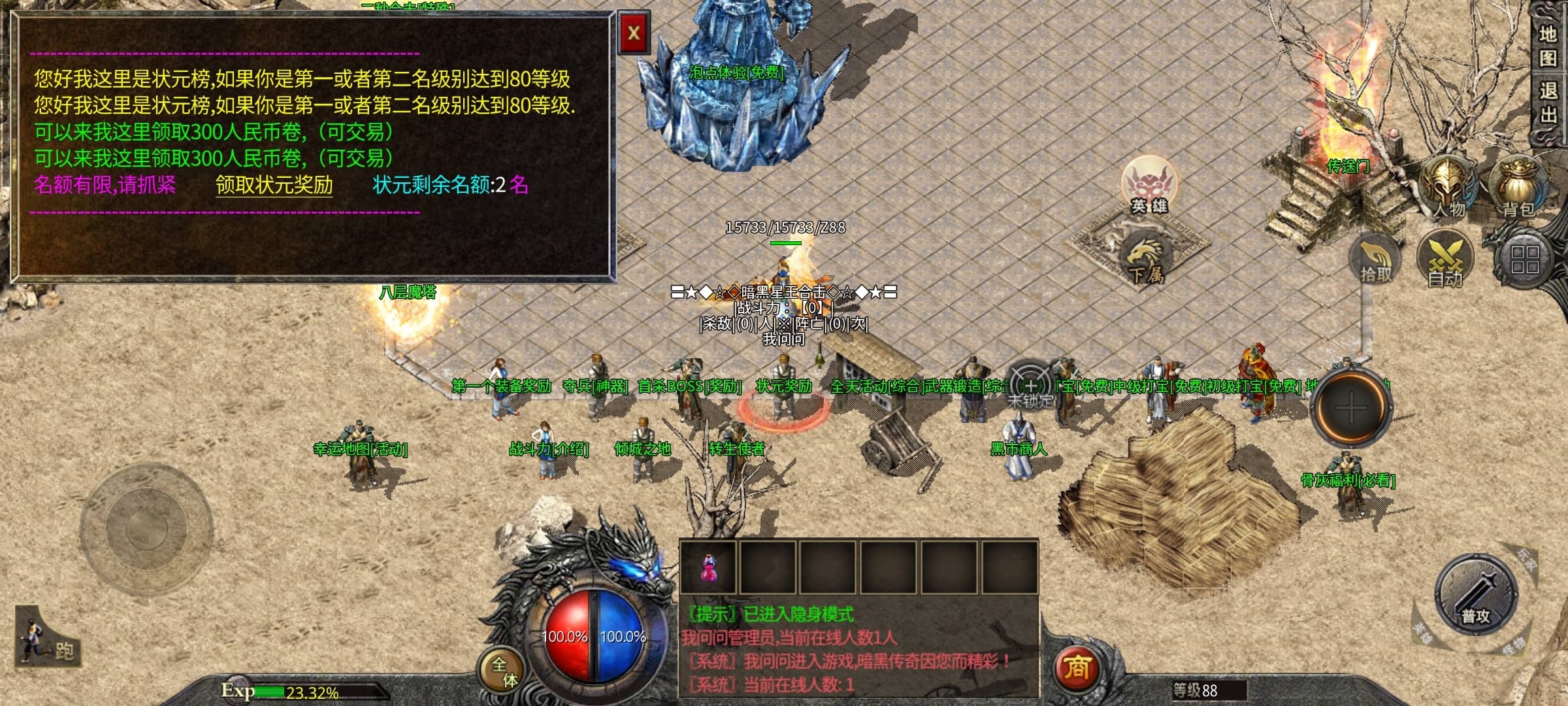Open the 人物 character sheet
This screenshot has height=706, width=1568.
coord(1448,186)
